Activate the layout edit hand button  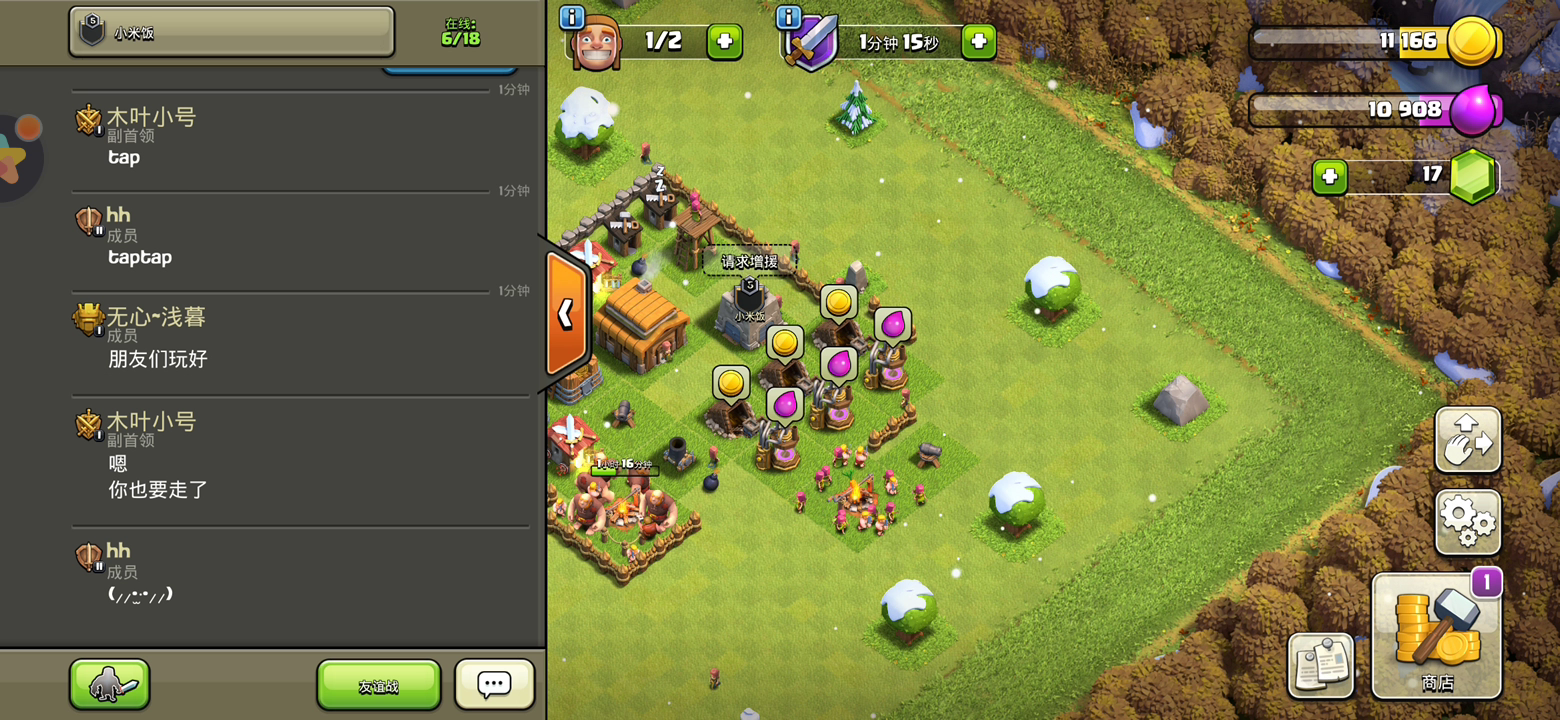pyautogui.click(x=1467, y=440)
